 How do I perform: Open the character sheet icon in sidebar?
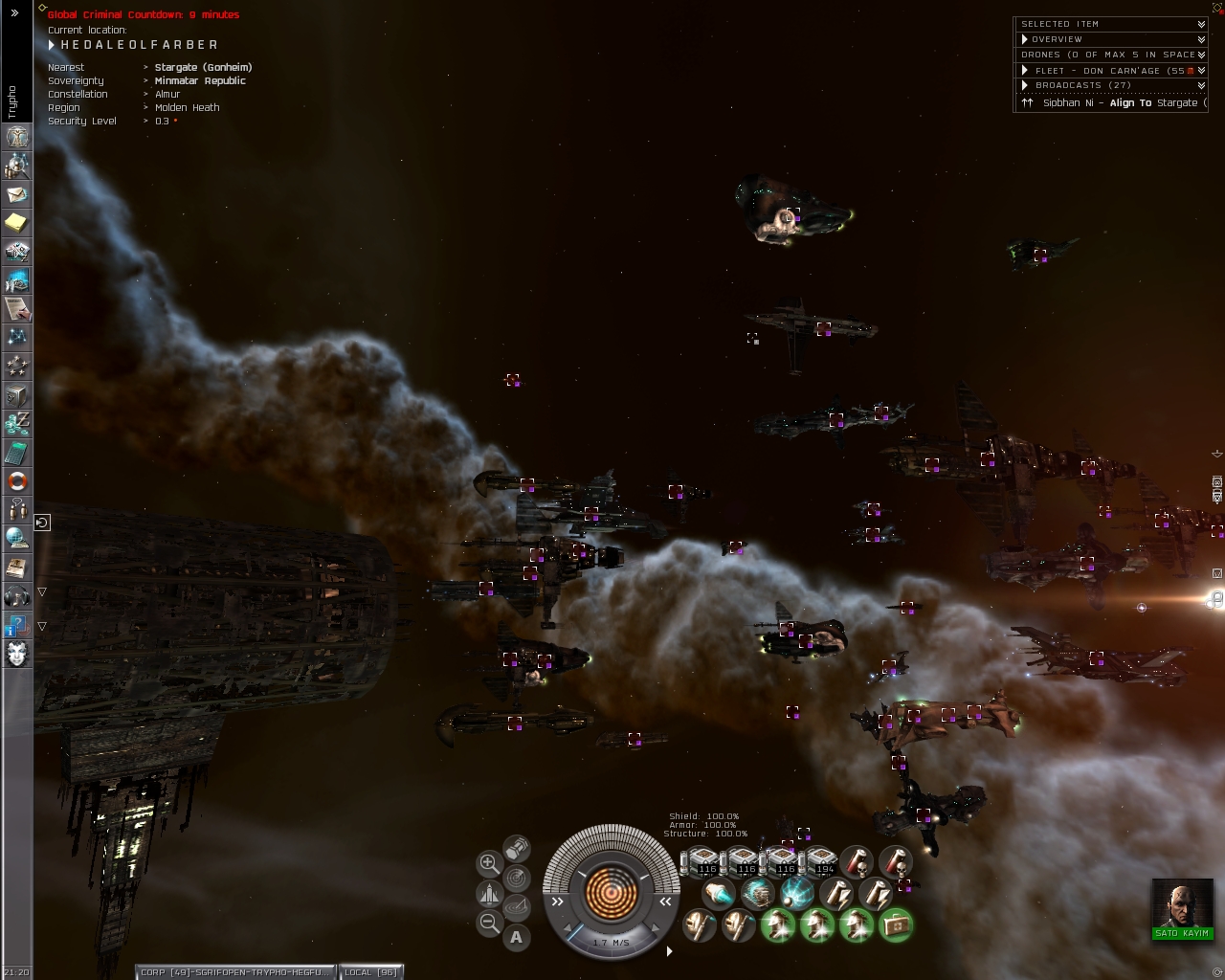[x=17, y=137]
